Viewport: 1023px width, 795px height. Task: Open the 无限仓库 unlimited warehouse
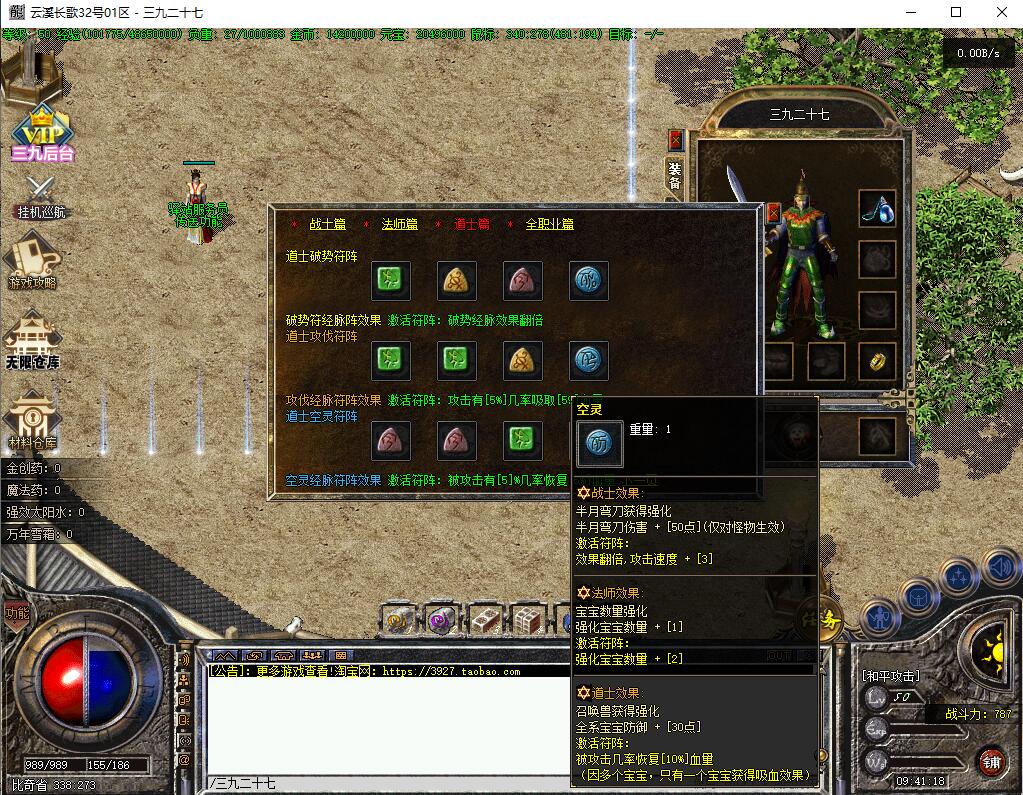[33, 339]
